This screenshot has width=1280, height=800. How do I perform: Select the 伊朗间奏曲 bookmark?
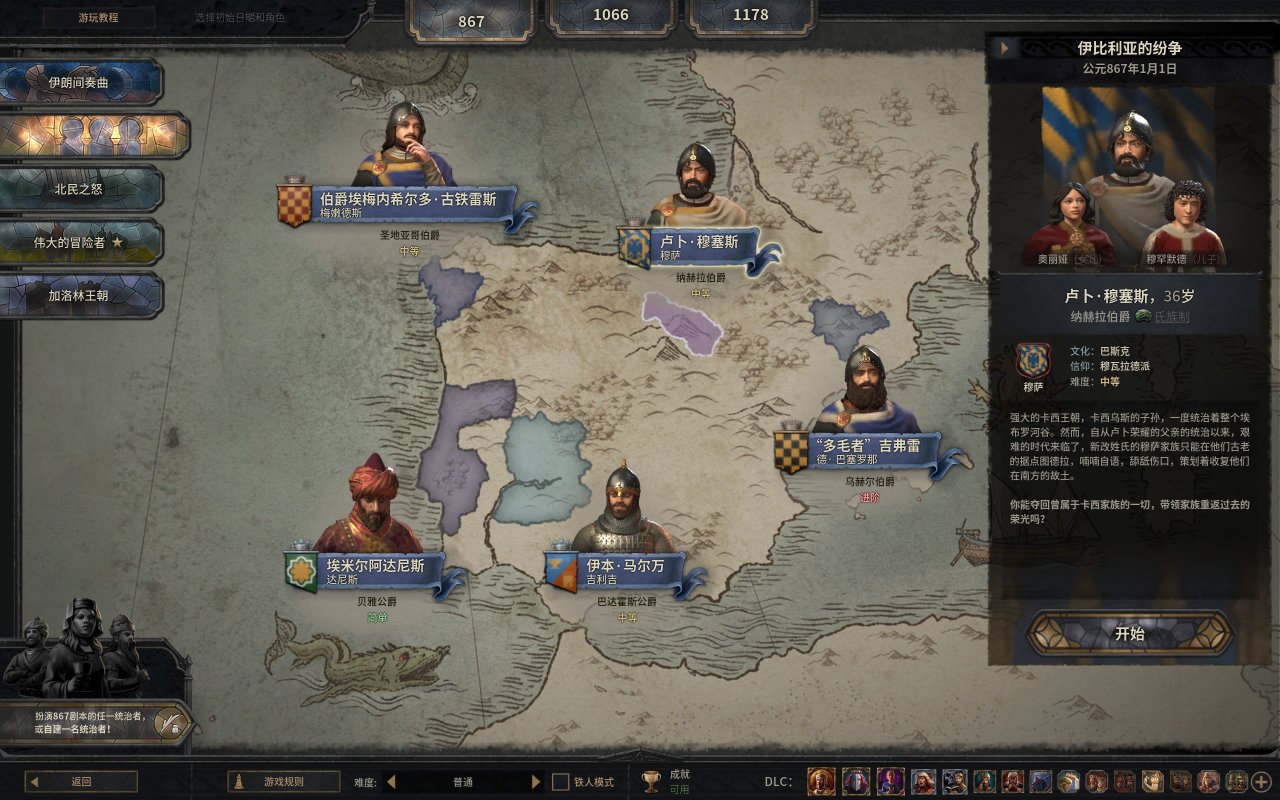(80, 82)
